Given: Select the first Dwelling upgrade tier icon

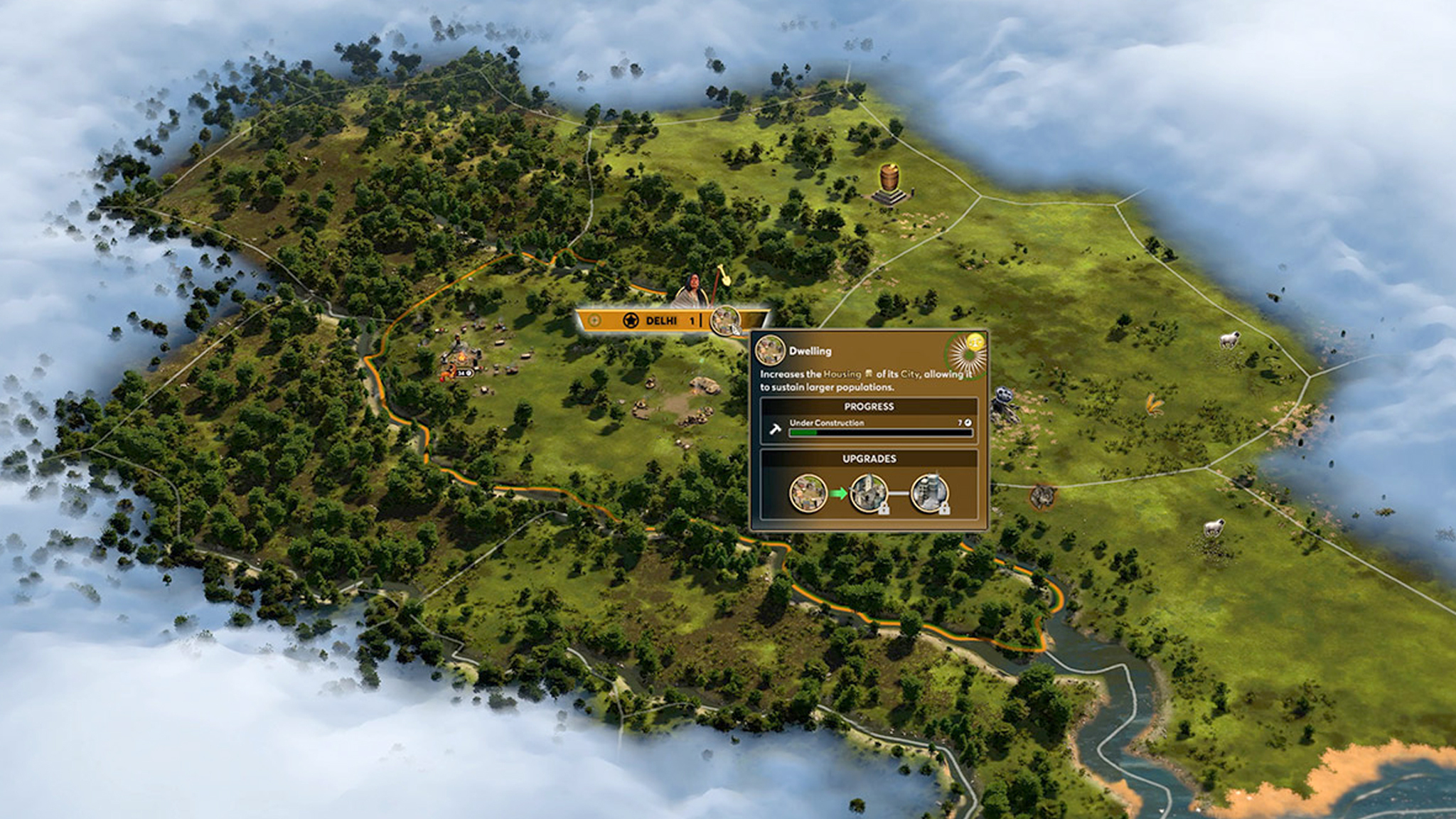Looking at the screenshot, I should (808, 493).
